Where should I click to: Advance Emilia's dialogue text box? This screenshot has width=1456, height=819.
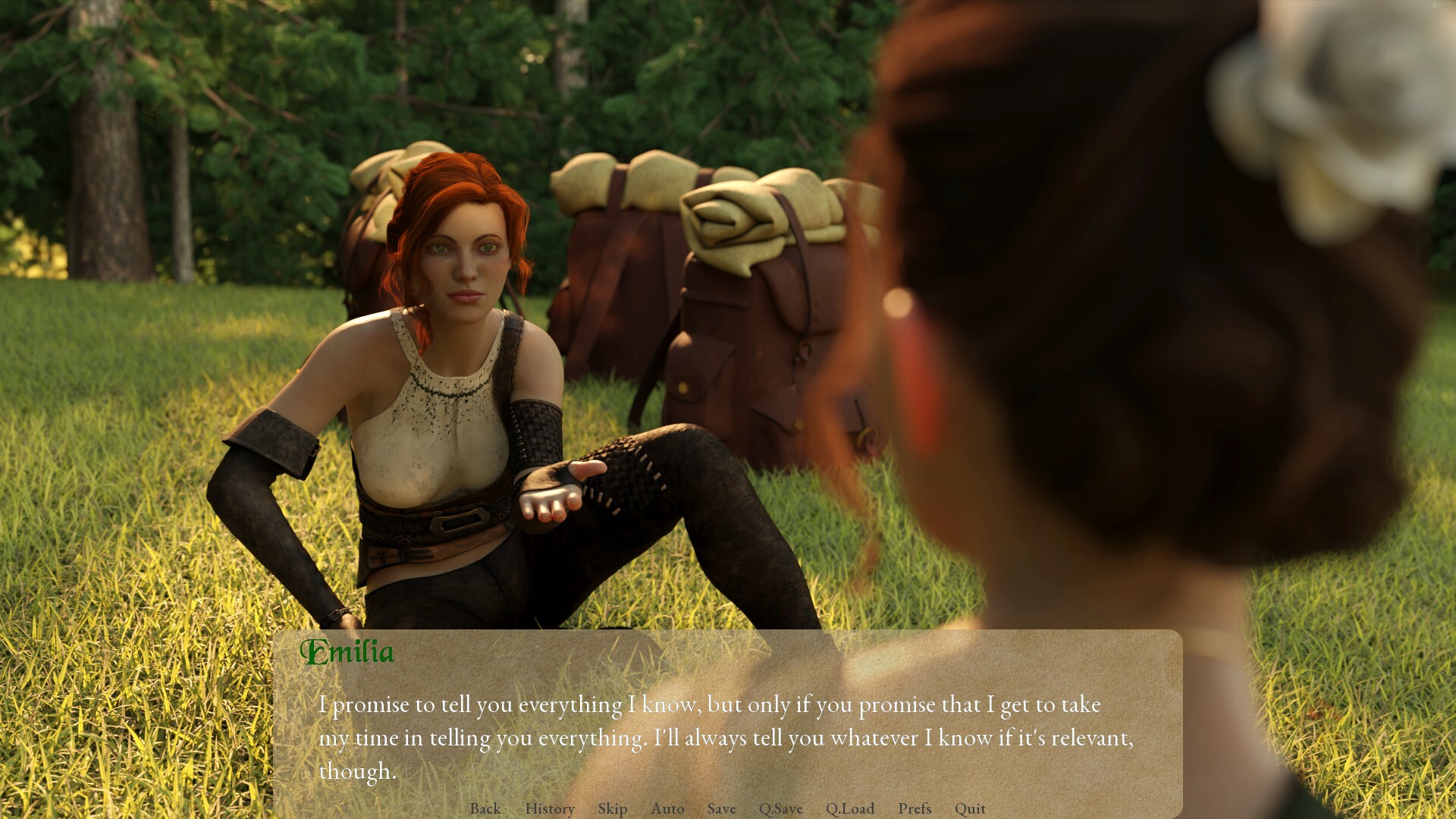click(x=726, y=736)
